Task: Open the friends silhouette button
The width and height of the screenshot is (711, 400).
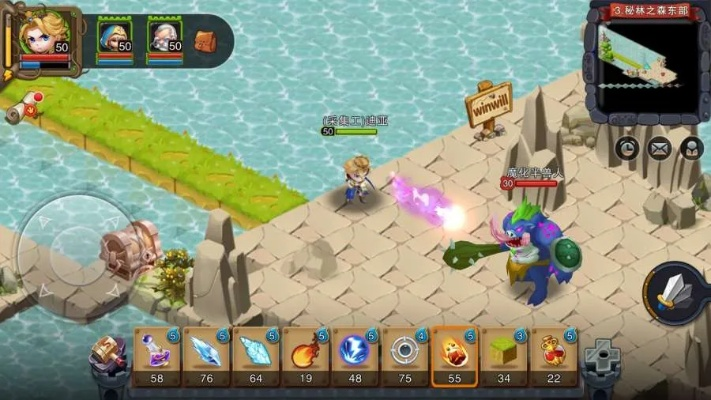Action: coord(691,148)
